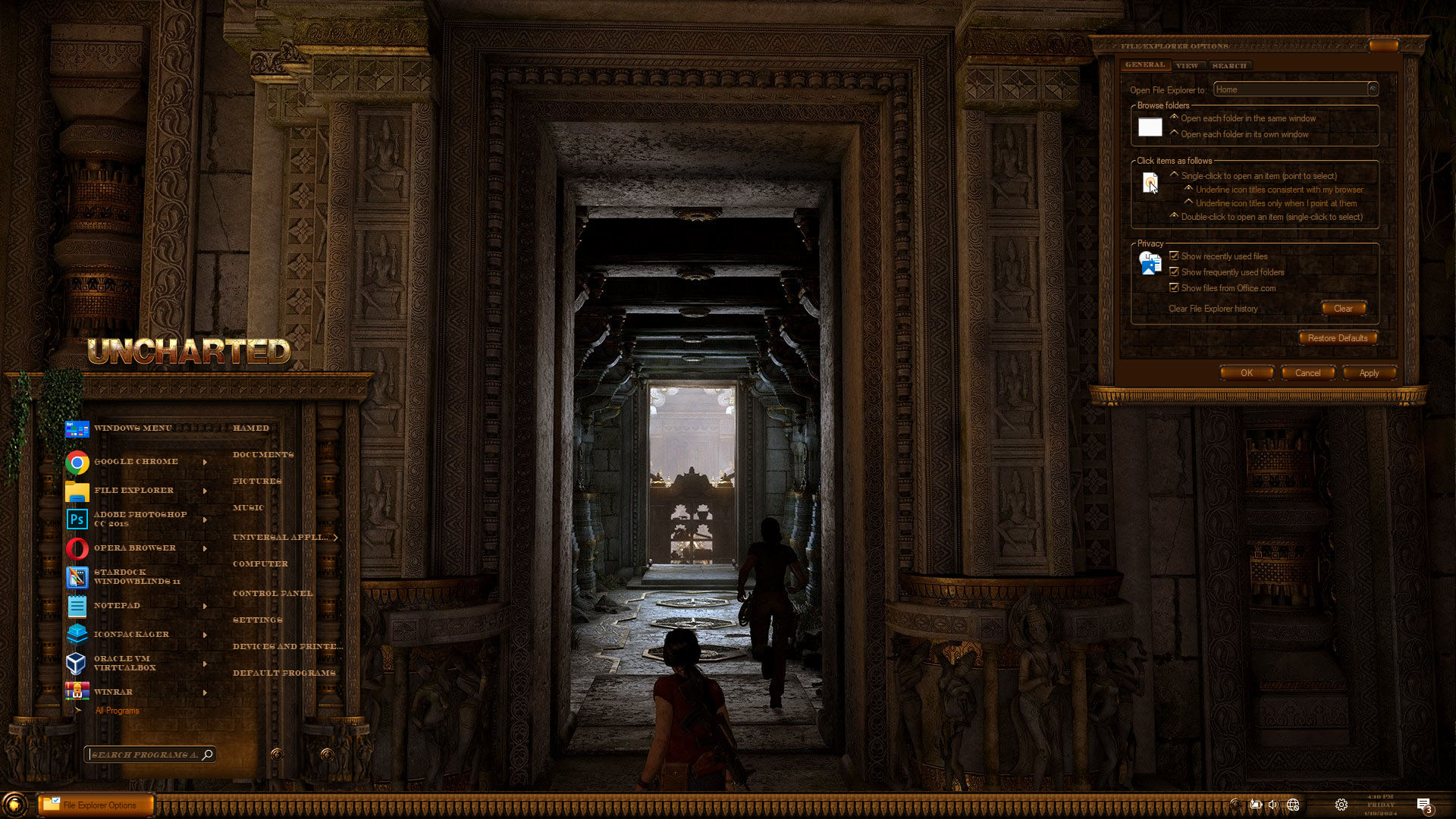This screenshot has width=1456, height=819.
Task: Open the Control Panel entry
Action: [272, 594]
